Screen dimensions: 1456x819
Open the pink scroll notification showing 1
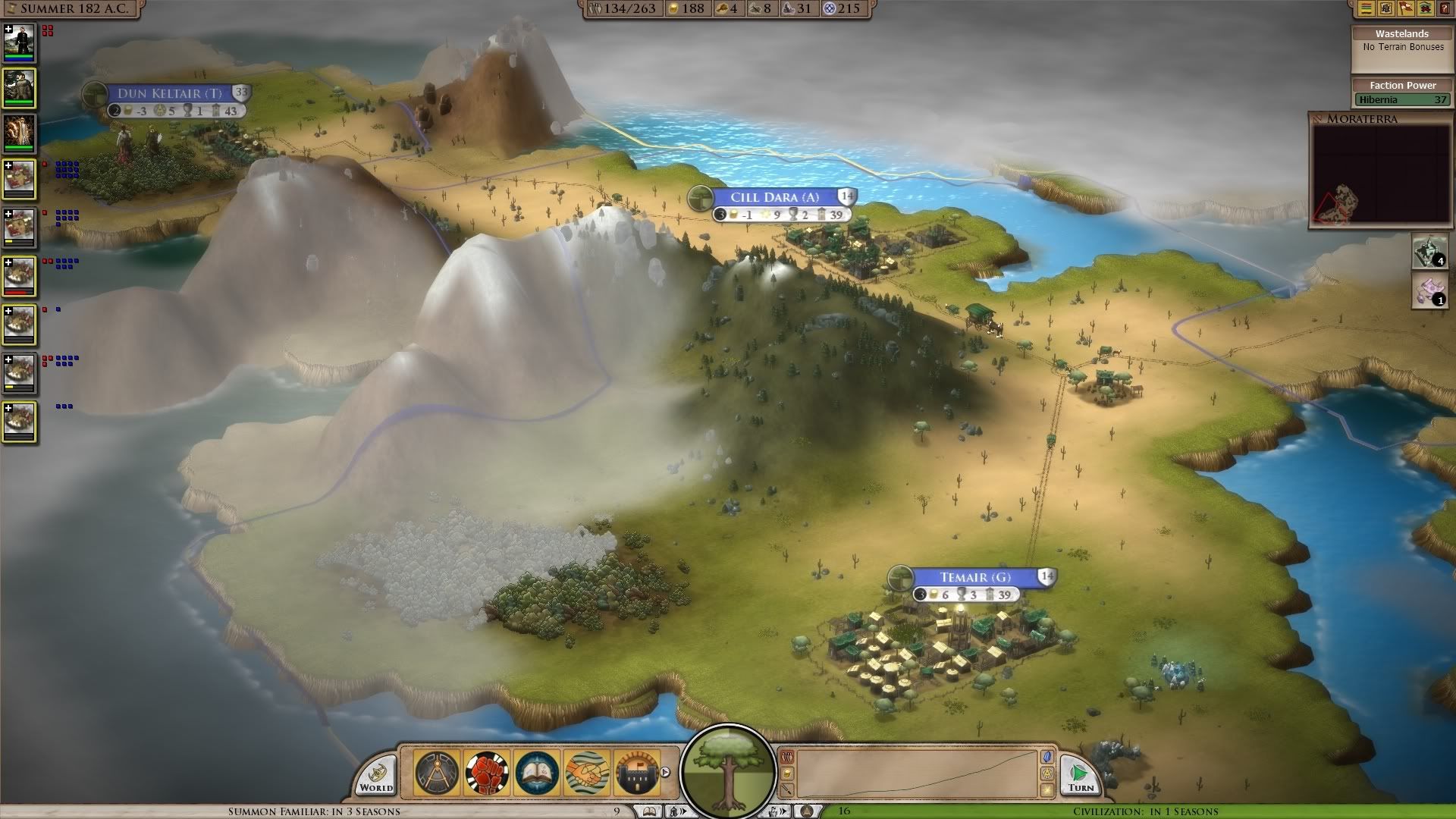1429,292
